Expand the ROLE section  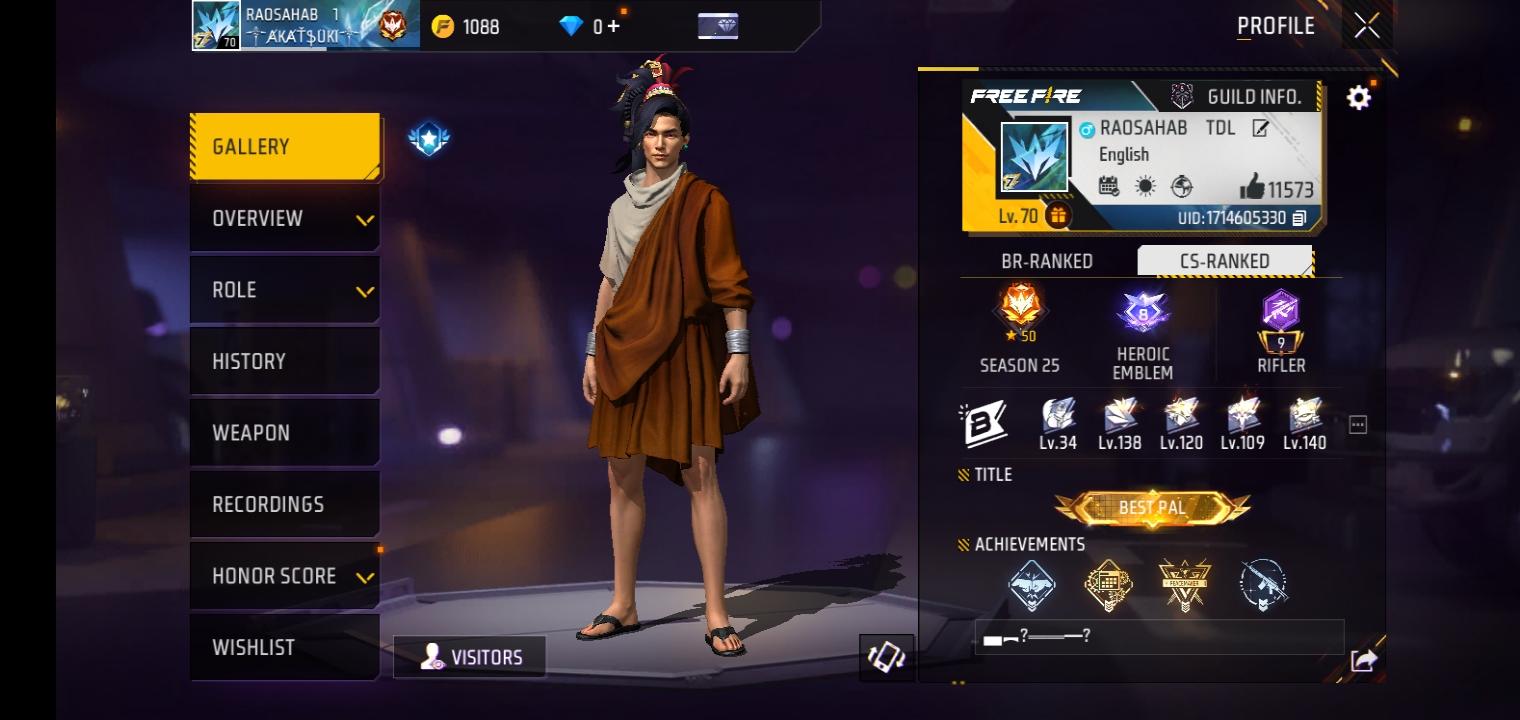(284, 289)
